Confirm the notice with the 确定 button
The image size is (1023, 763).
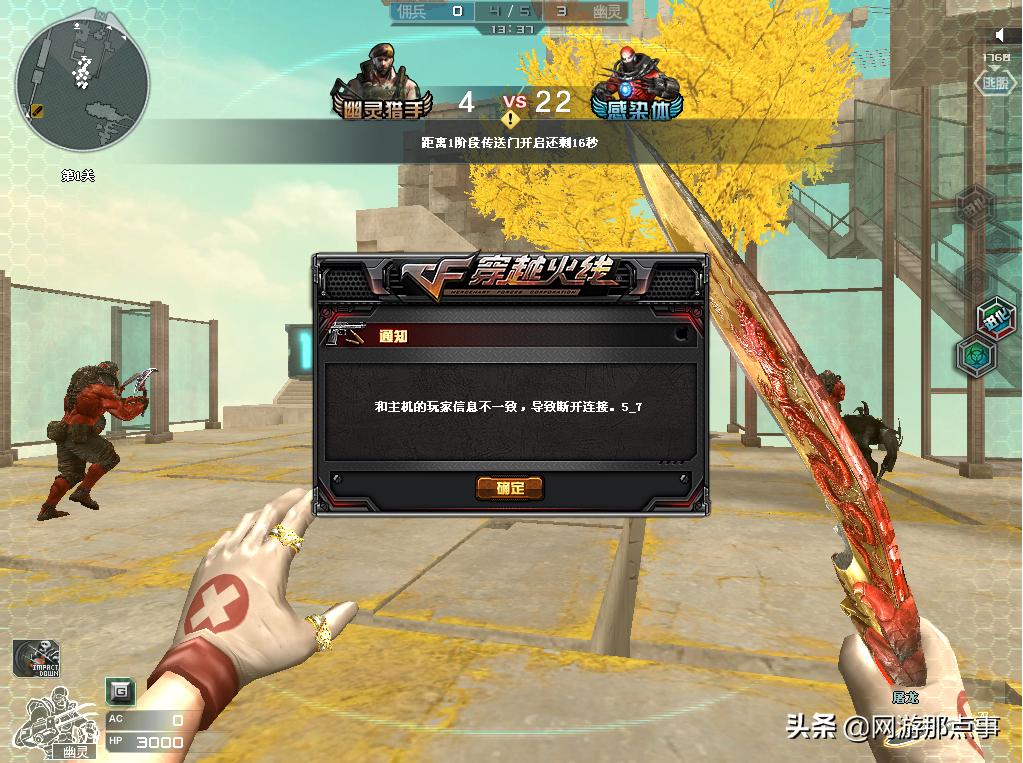click(x=510, y=488)
